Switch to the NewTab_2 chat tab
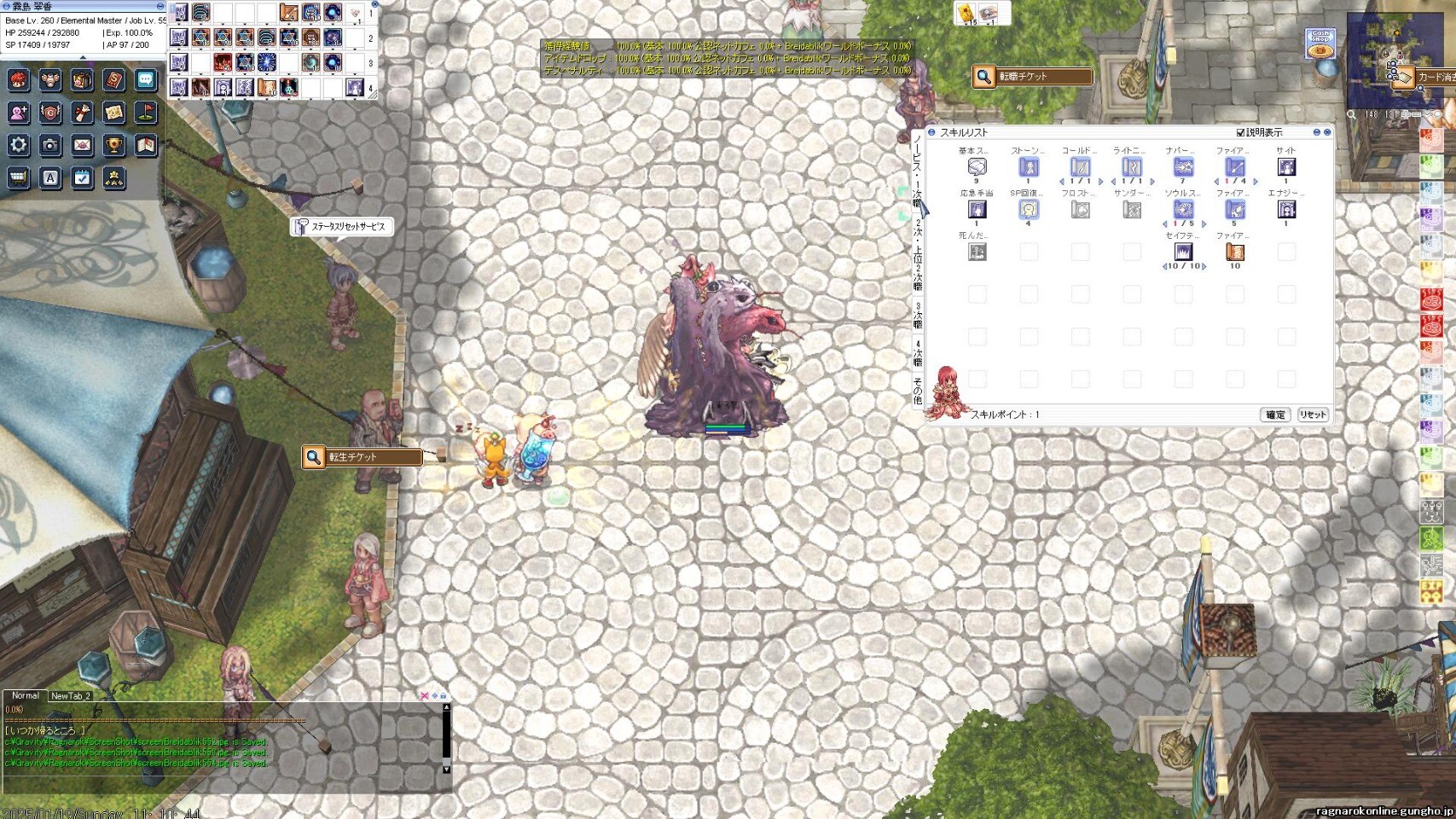Screen dimensions: 1456x819 (x=71, y=696)
